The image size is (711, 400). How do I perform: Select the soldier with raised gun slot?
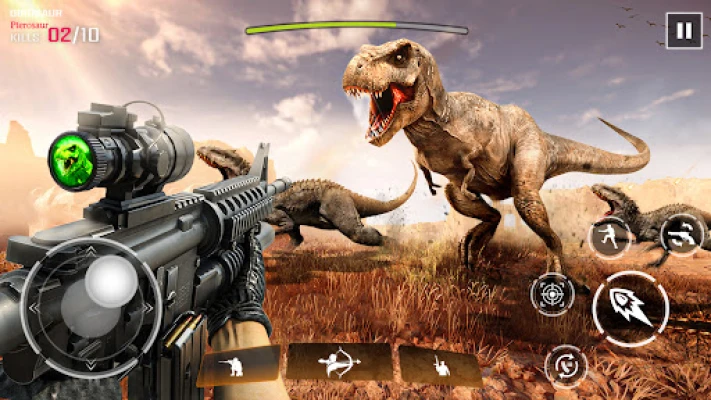440,366
